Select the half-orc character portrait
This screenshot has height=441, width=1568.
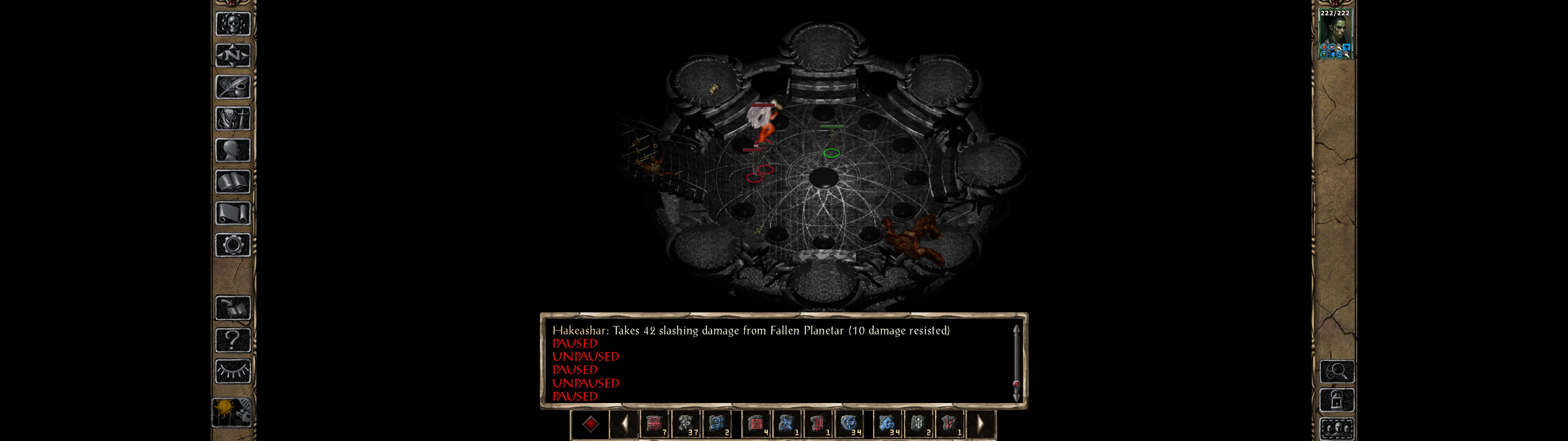tap(1335, 35)
